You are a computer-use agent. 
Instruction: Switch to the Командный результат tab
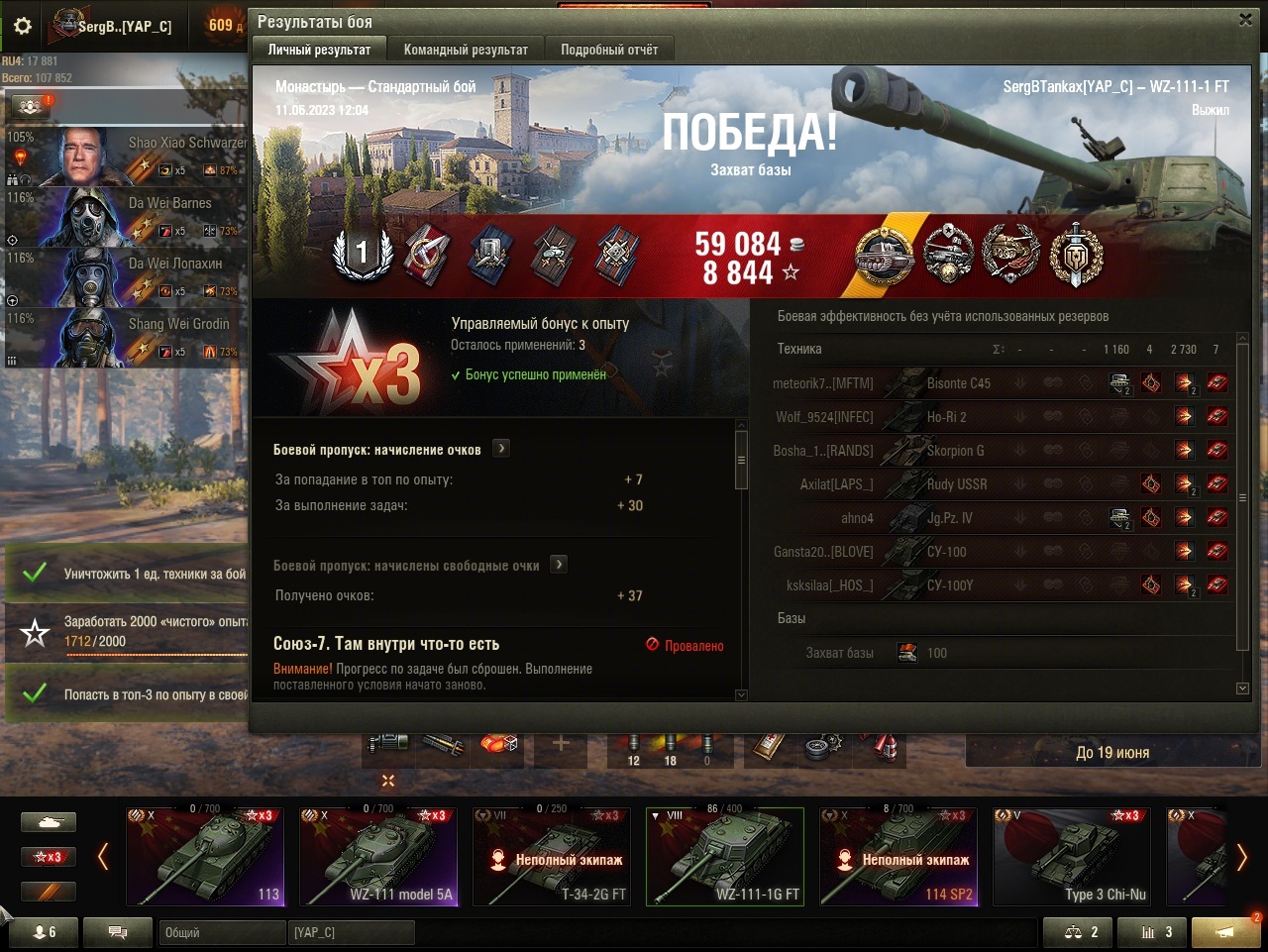pos(466,50)
